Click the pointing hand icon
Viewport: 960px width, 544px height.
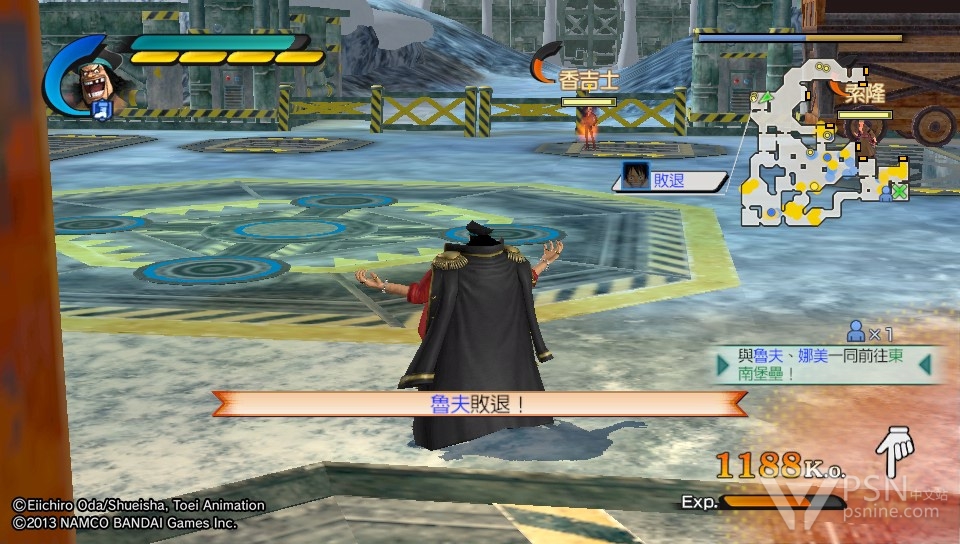895,449
